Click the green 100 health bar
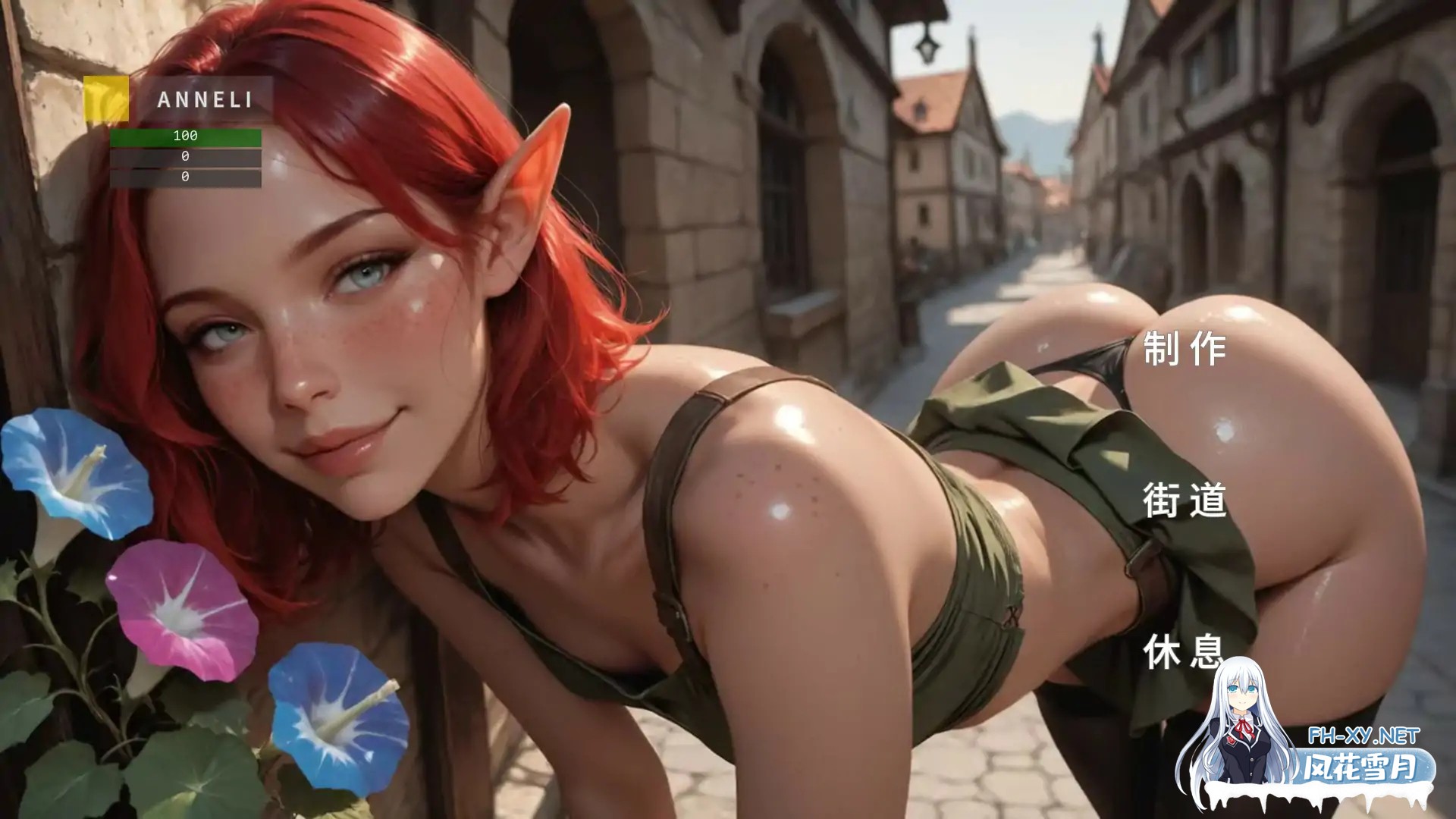 click(184, 138)
